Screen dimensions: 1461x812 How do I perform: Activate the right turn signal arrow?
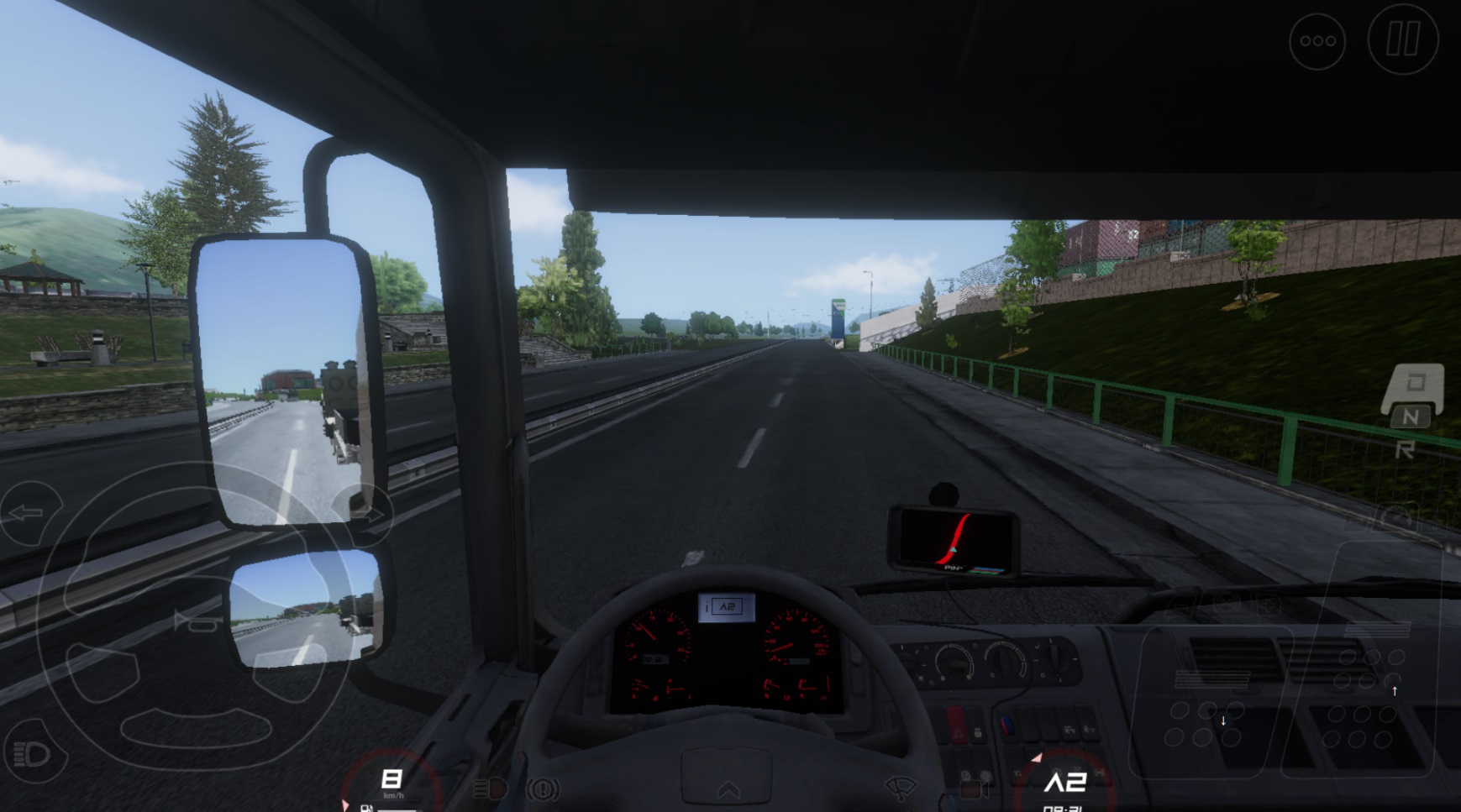pyautogui.click(x=369, y=513)
